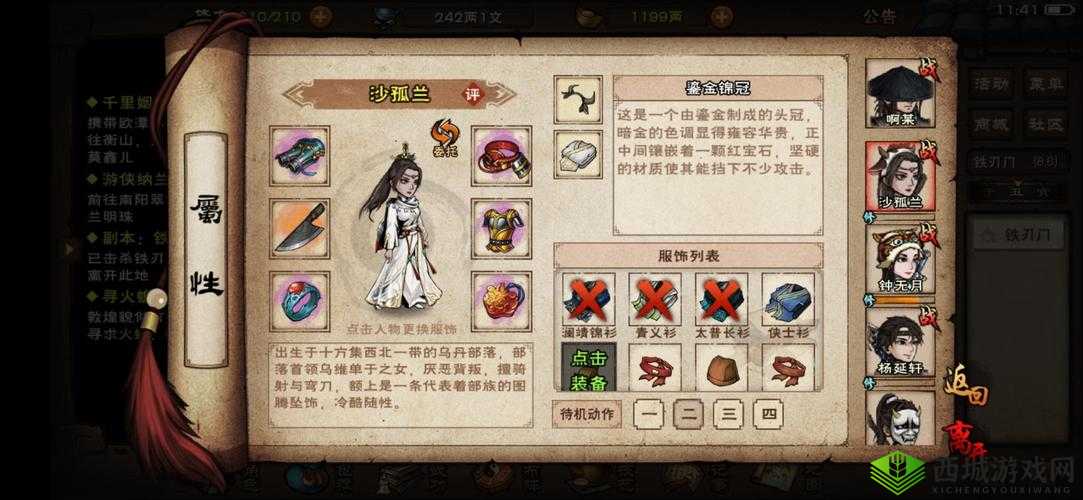The width and height of the screenshot is (1083, 500).
Task: Choose idle action number 三
Action: coord(728,413)
